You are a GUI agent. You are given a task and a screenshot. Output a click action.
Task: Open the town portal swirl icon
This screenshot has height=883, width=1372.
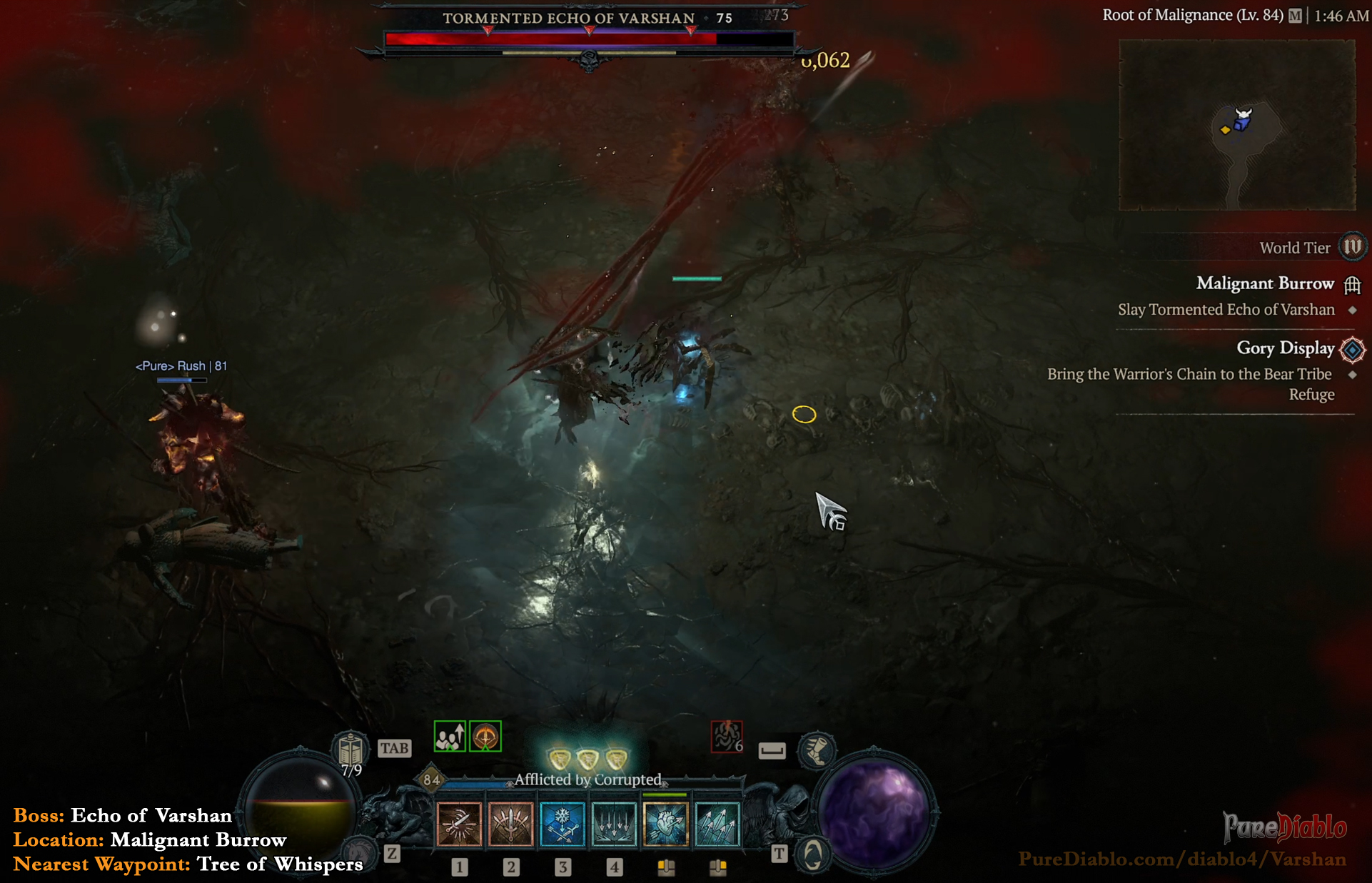(812, 854)
